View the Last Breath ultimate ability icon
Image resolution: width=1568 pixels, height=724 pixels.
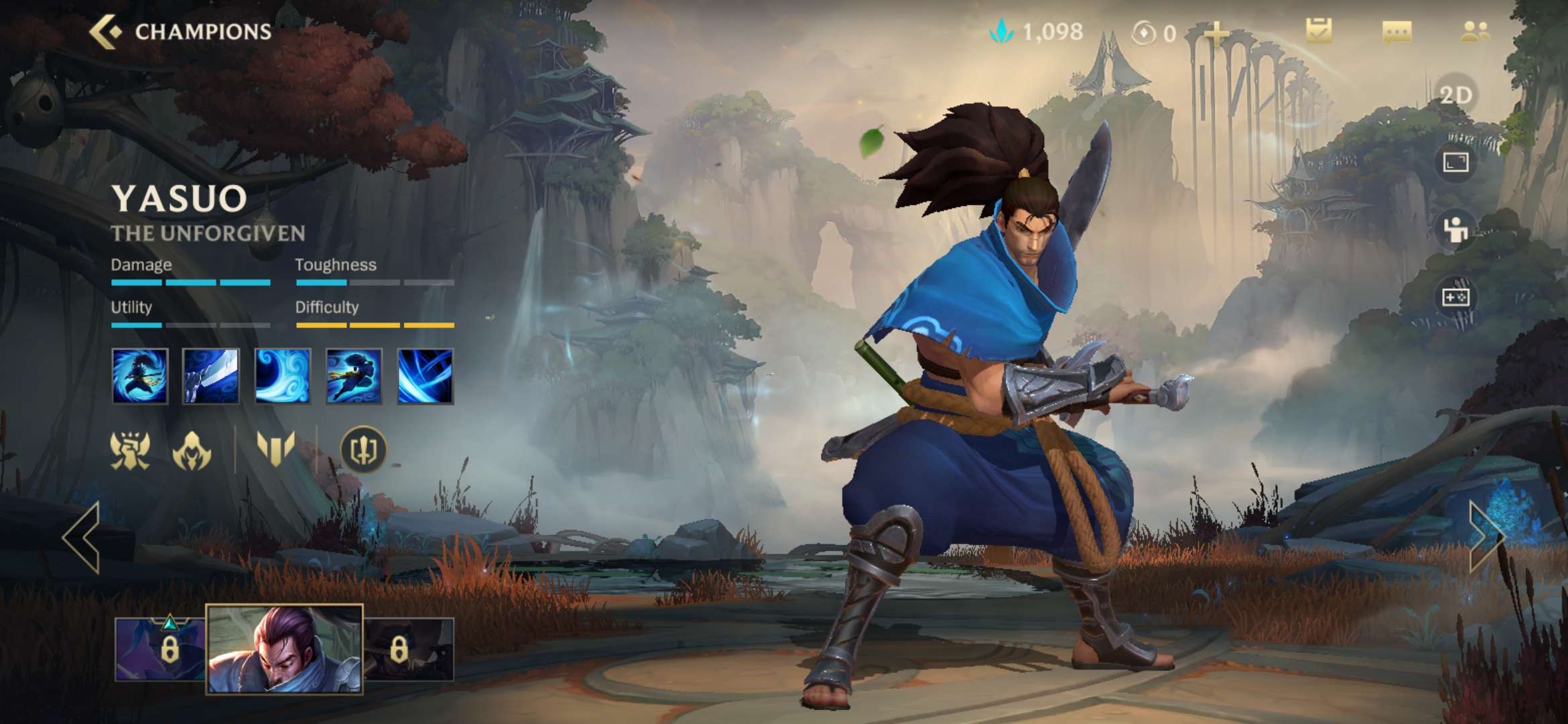coord(426,376)
